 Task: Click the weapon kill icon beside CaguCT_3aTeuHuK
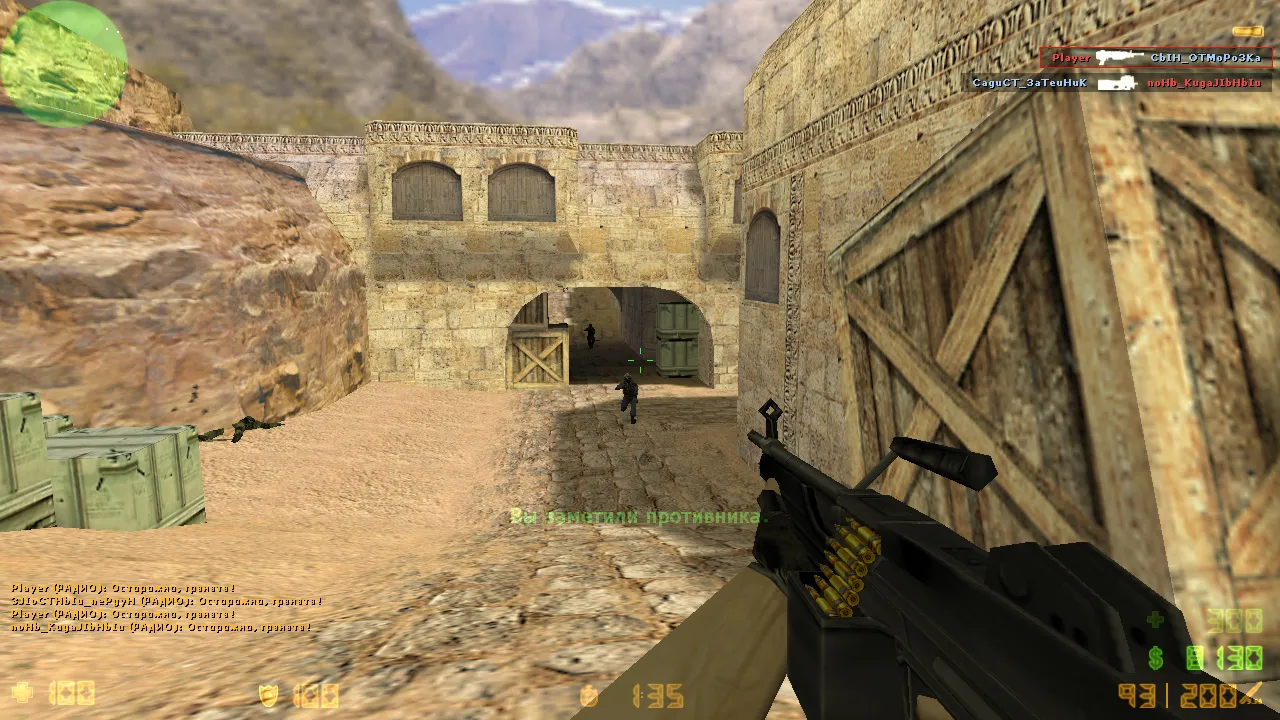click(x=1118, y=80)
